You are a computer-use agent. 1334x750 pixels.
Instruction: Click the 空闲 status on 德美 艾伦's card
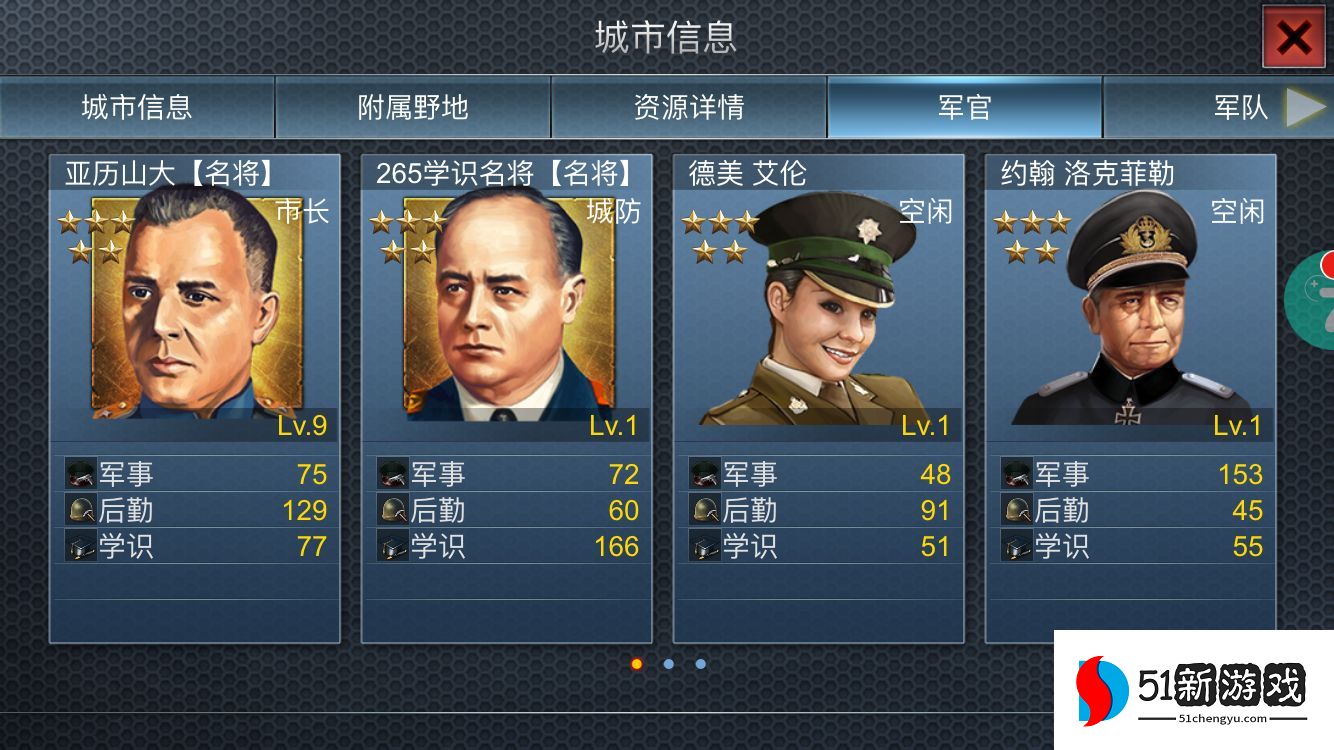click(x=925, y=211)
